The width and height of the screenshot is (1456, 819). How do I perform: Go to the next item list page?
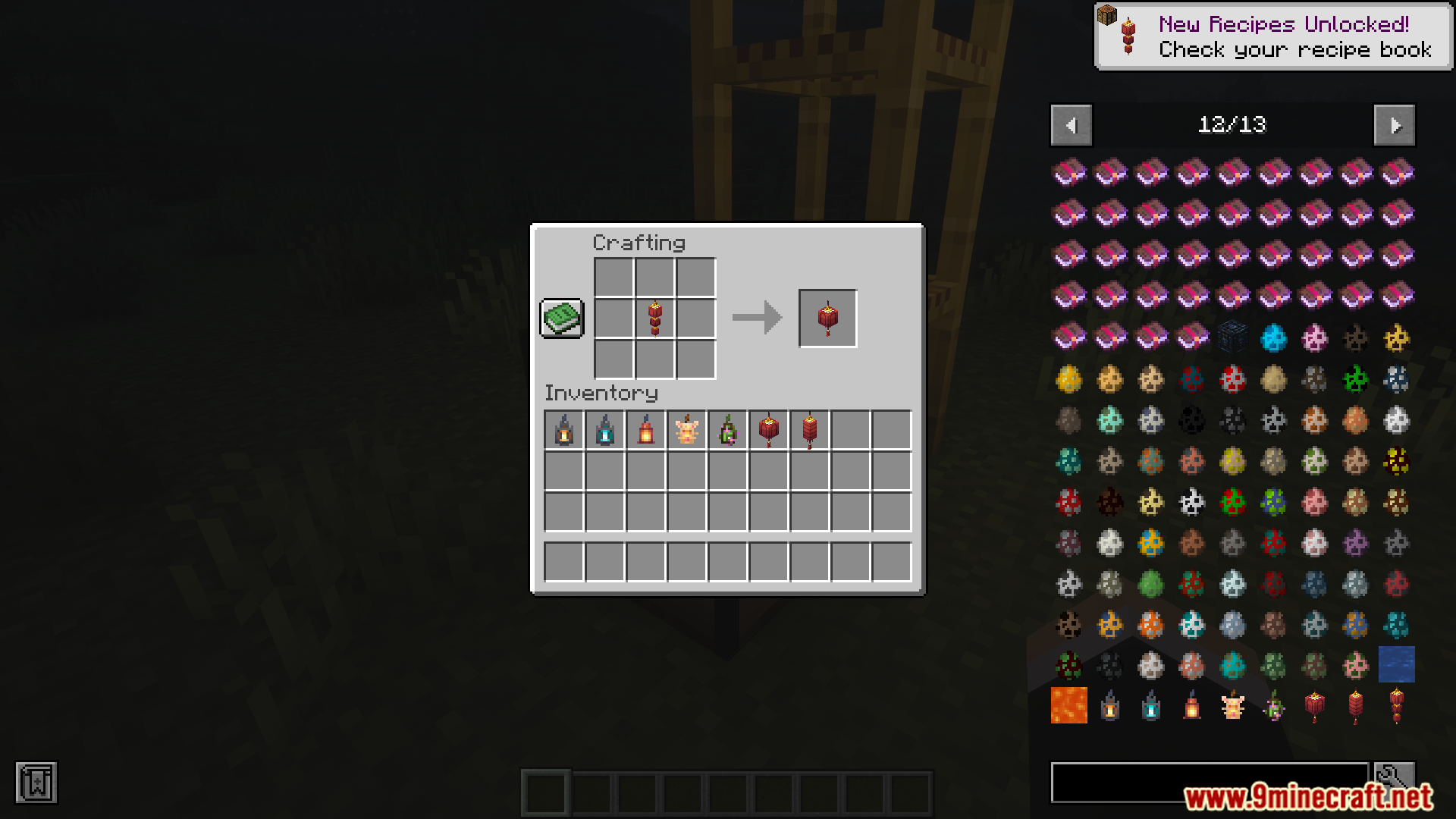pyautogui.click(x=1395, y=125)
